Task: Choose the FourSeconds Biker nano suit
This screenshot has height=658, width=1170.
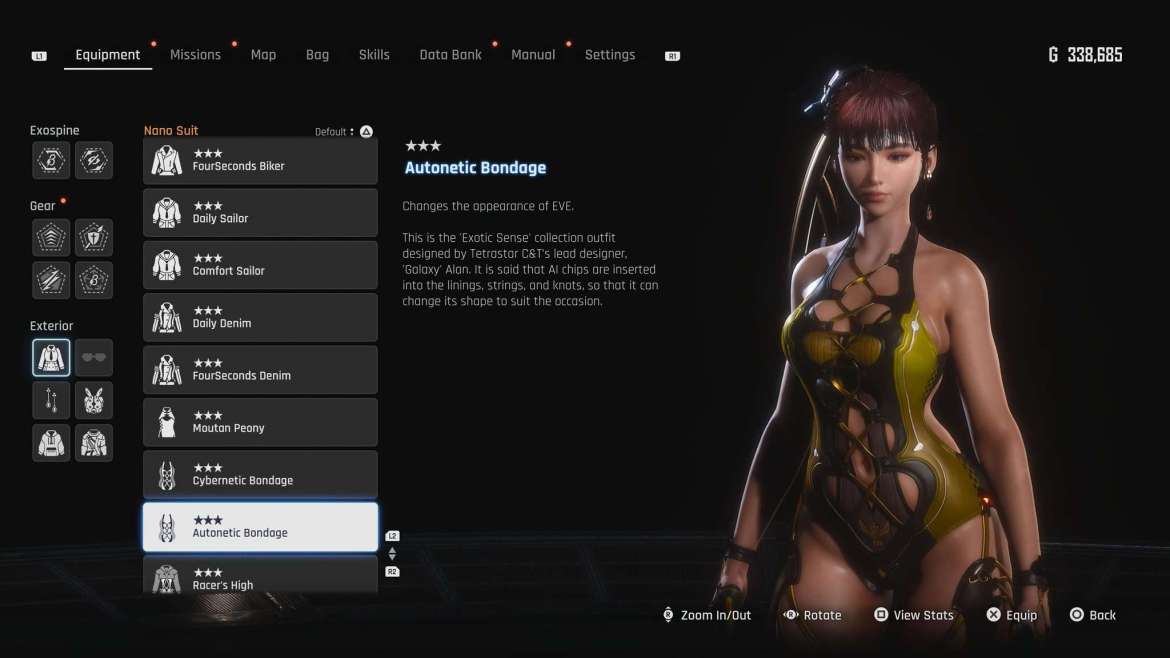Action: (260, 161)
